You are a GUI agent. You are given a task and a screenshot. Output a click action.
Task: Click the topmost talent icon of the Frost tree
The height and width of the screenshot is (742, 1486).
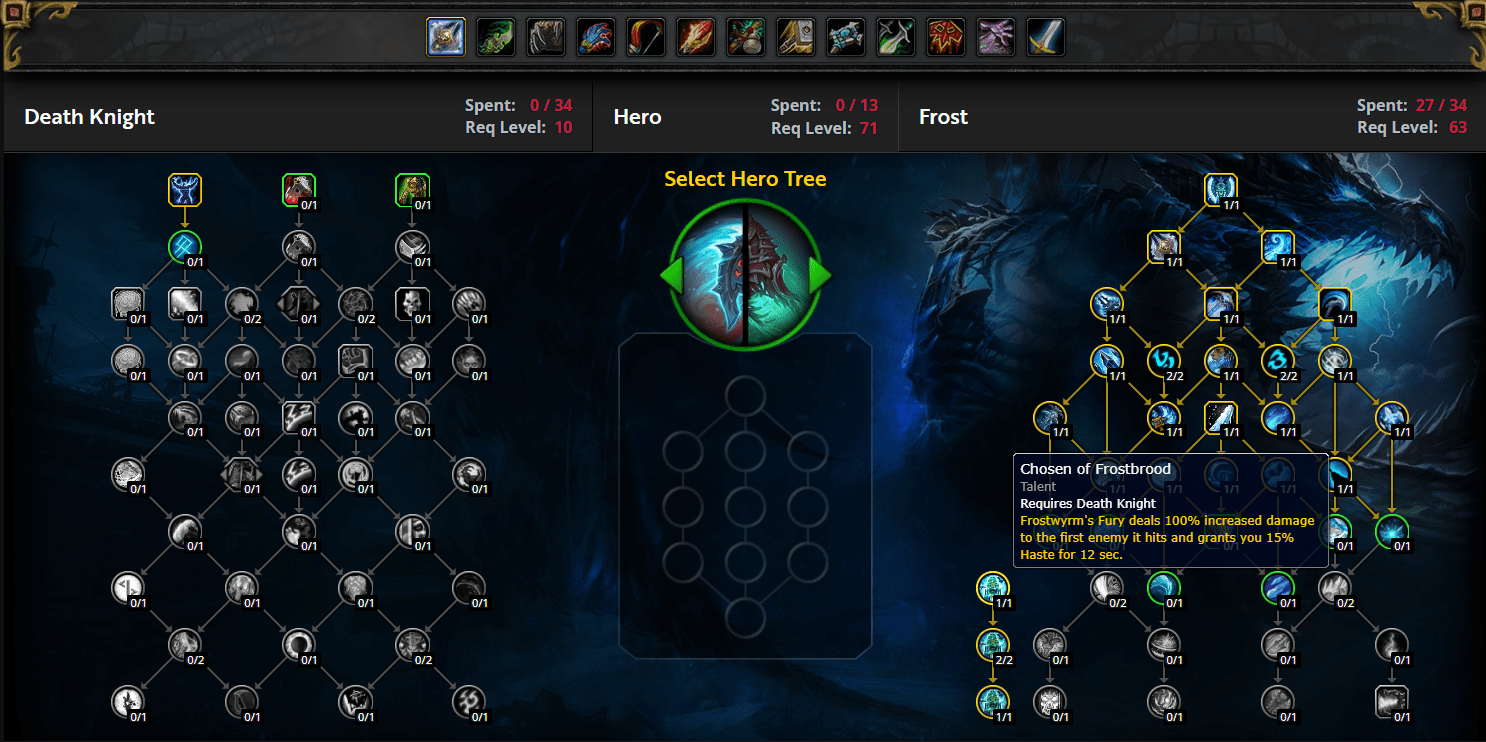coord(1221,188)
